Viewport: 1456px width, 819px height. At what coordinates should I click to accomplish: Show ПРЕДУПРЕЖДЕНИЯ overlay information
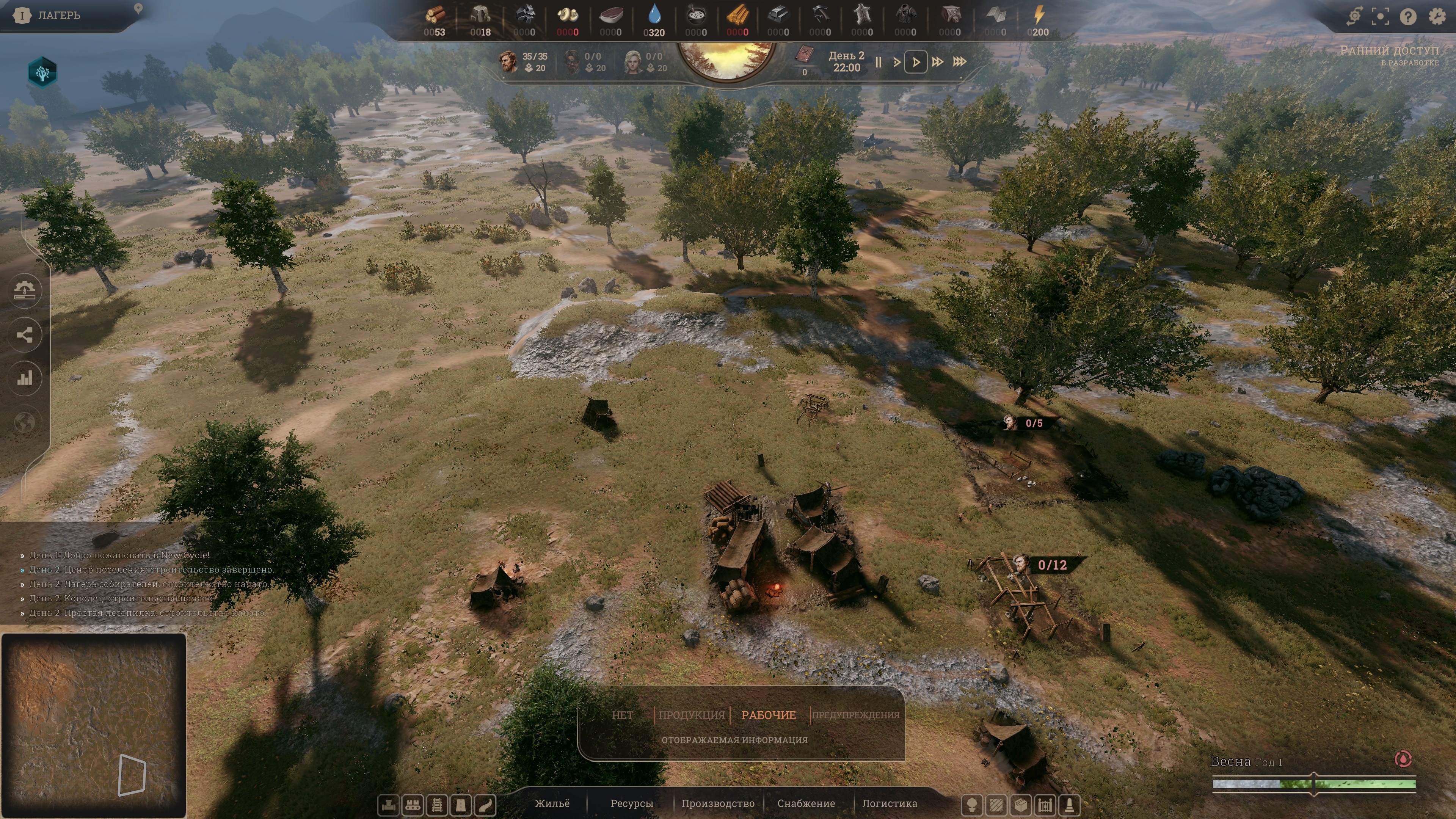[x=855, y=715]
